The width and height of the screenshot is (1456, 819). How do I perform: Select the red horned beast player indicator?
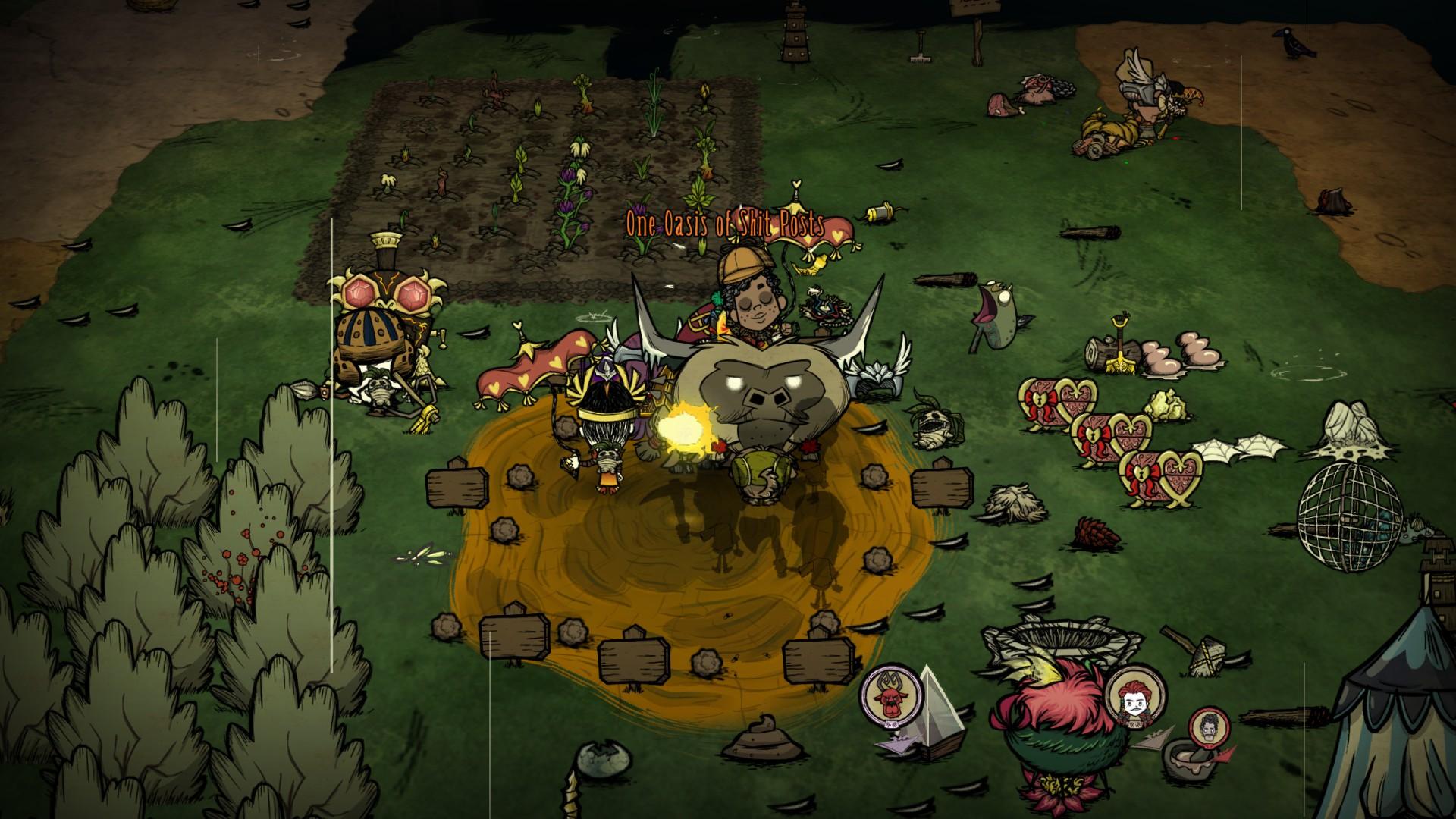[x=890, y=695]
